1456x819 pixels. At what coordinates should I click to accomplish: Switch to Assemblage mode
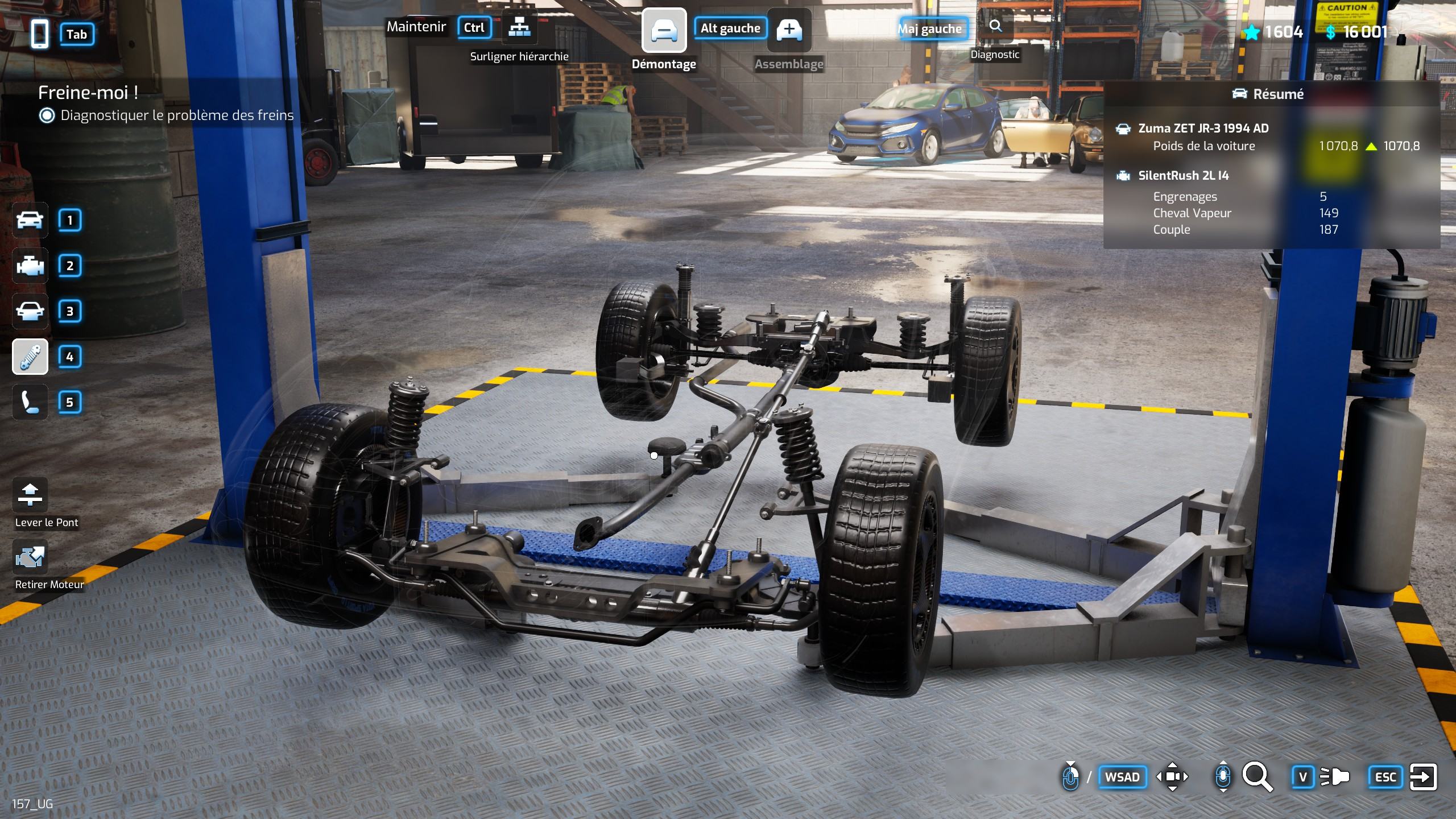point(789,31)
